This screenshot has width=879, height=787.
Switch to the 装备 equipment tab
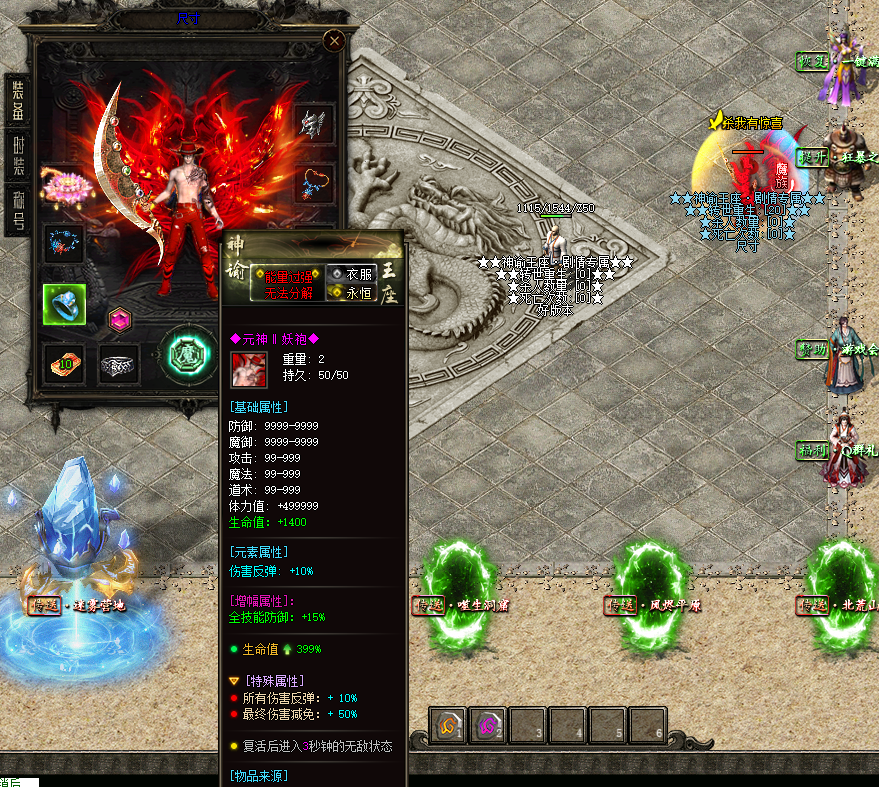pyautogui.click(x=18, y=102)
